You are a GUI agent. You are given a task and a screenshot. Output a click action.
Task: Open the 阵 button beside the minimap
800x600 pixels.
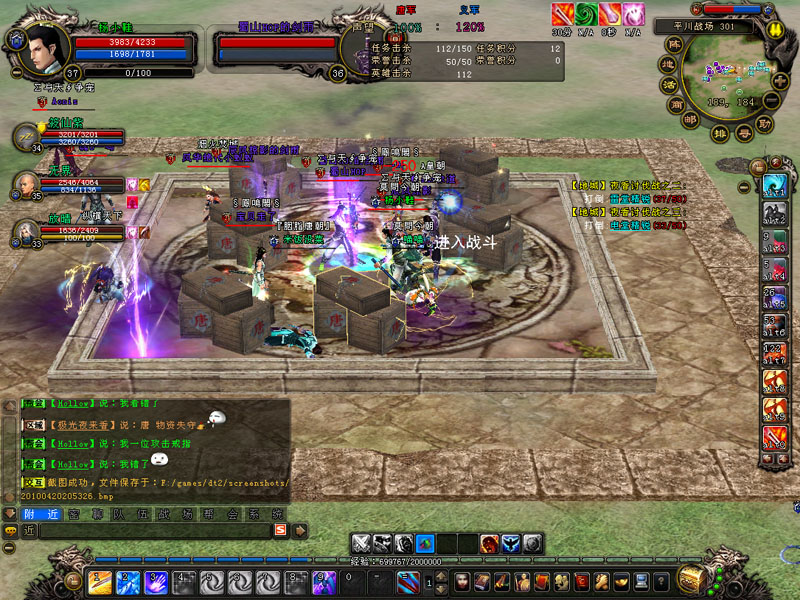[673, 46]
